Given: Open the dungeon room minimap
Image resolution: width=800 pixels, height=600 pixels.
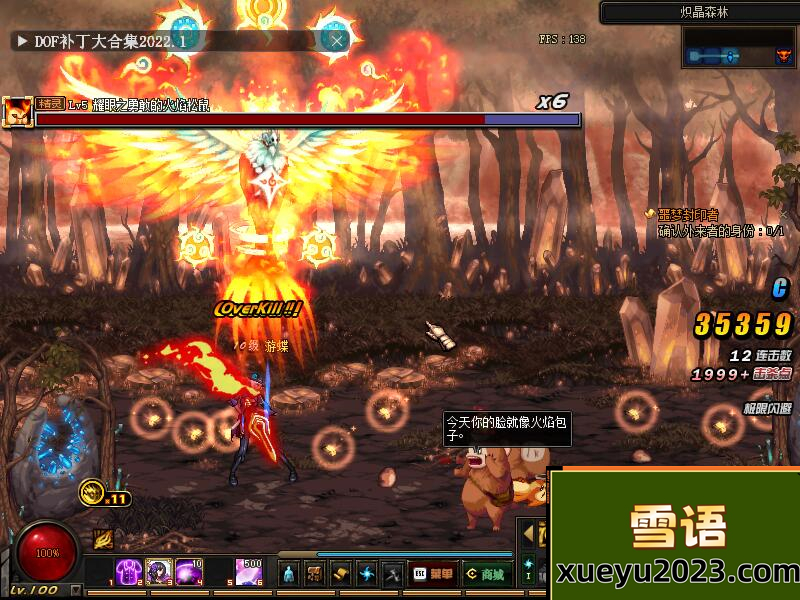Looking at the screenshot, I should [x=739, y=48].
